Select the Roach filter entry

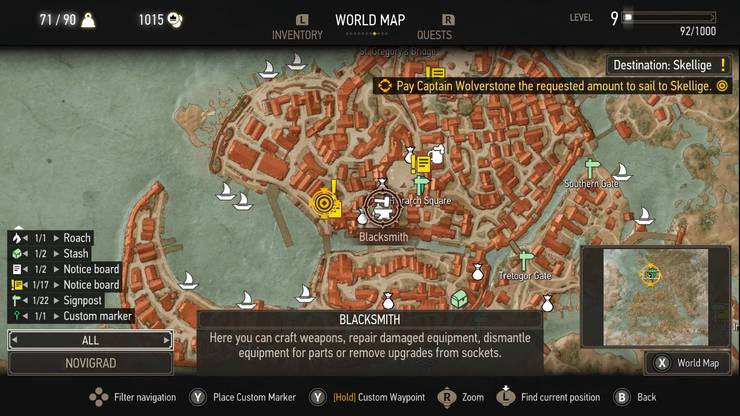pyautogui.click(x=76, y=238)
